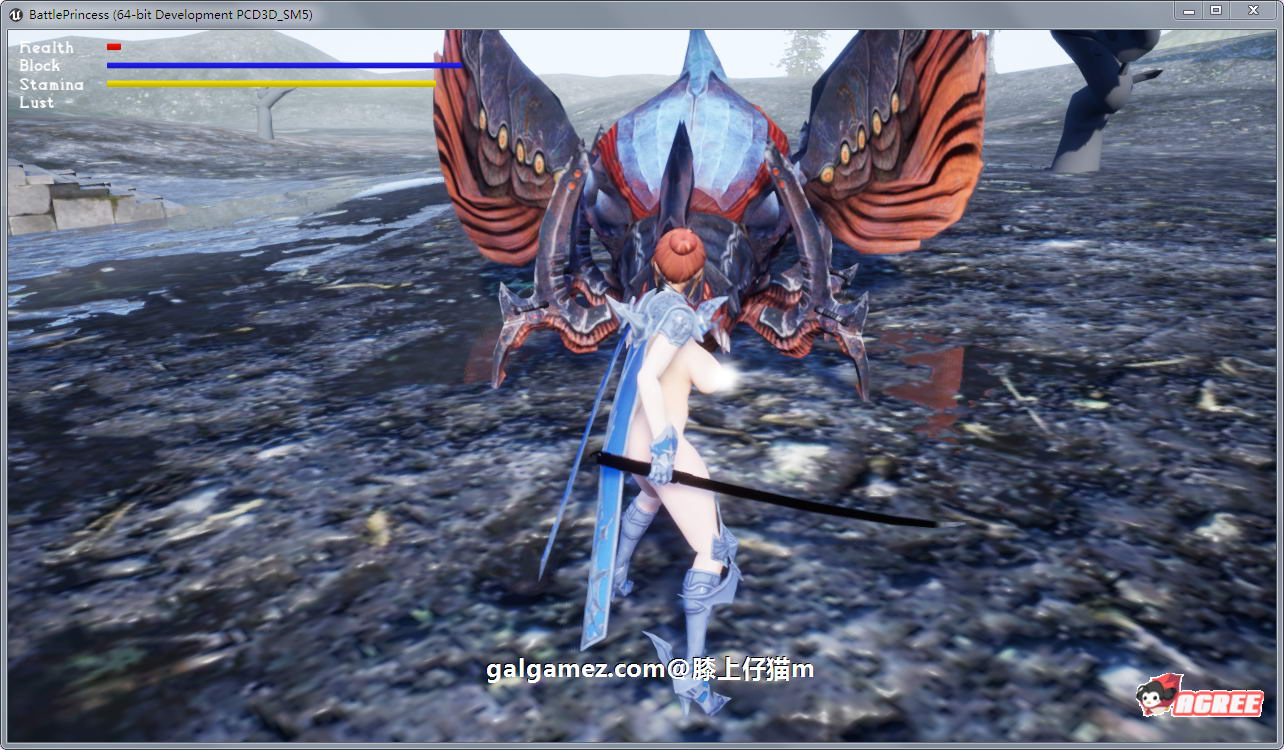Click the end of the Stamina bar

pyautogui.click(x=433, y=86)
